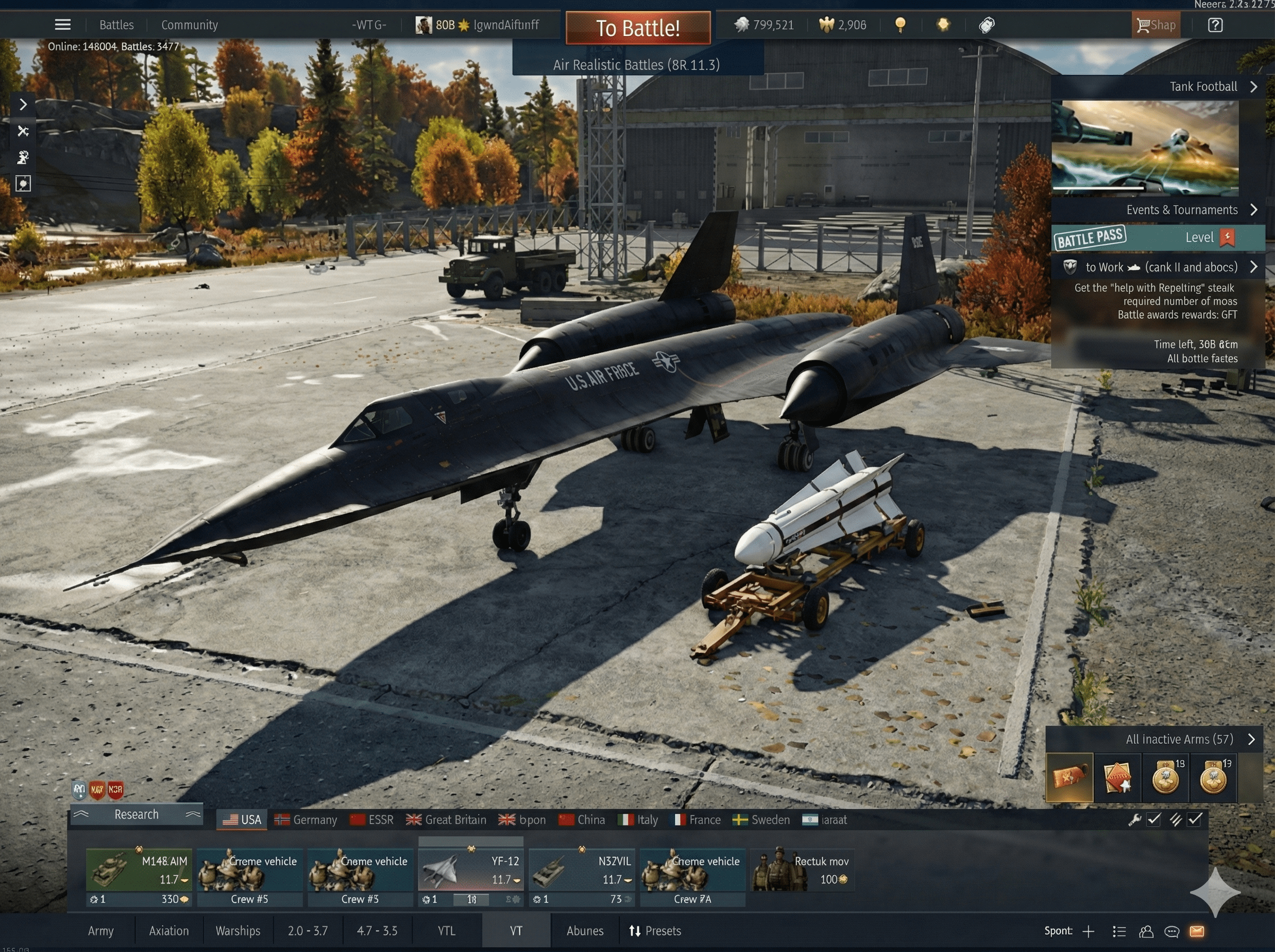This screenshot has width=1275, height=952.
Task: Open the Research panel
Action: pos(137,814)
